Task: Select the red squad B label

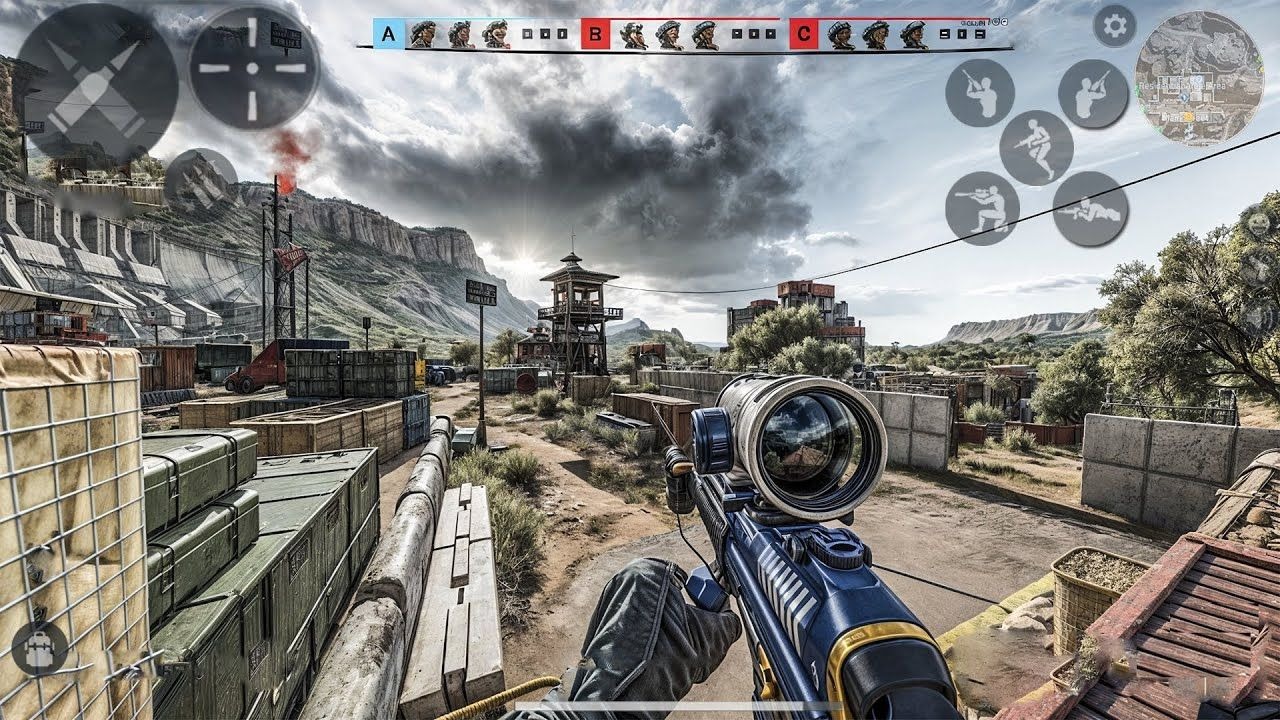Action: pos(596,34)
